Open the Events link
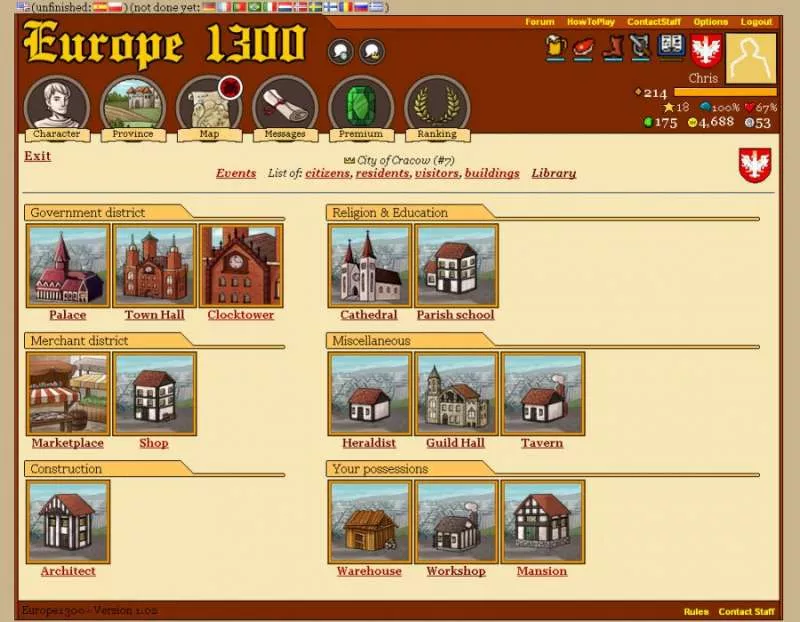 [236, 173]
